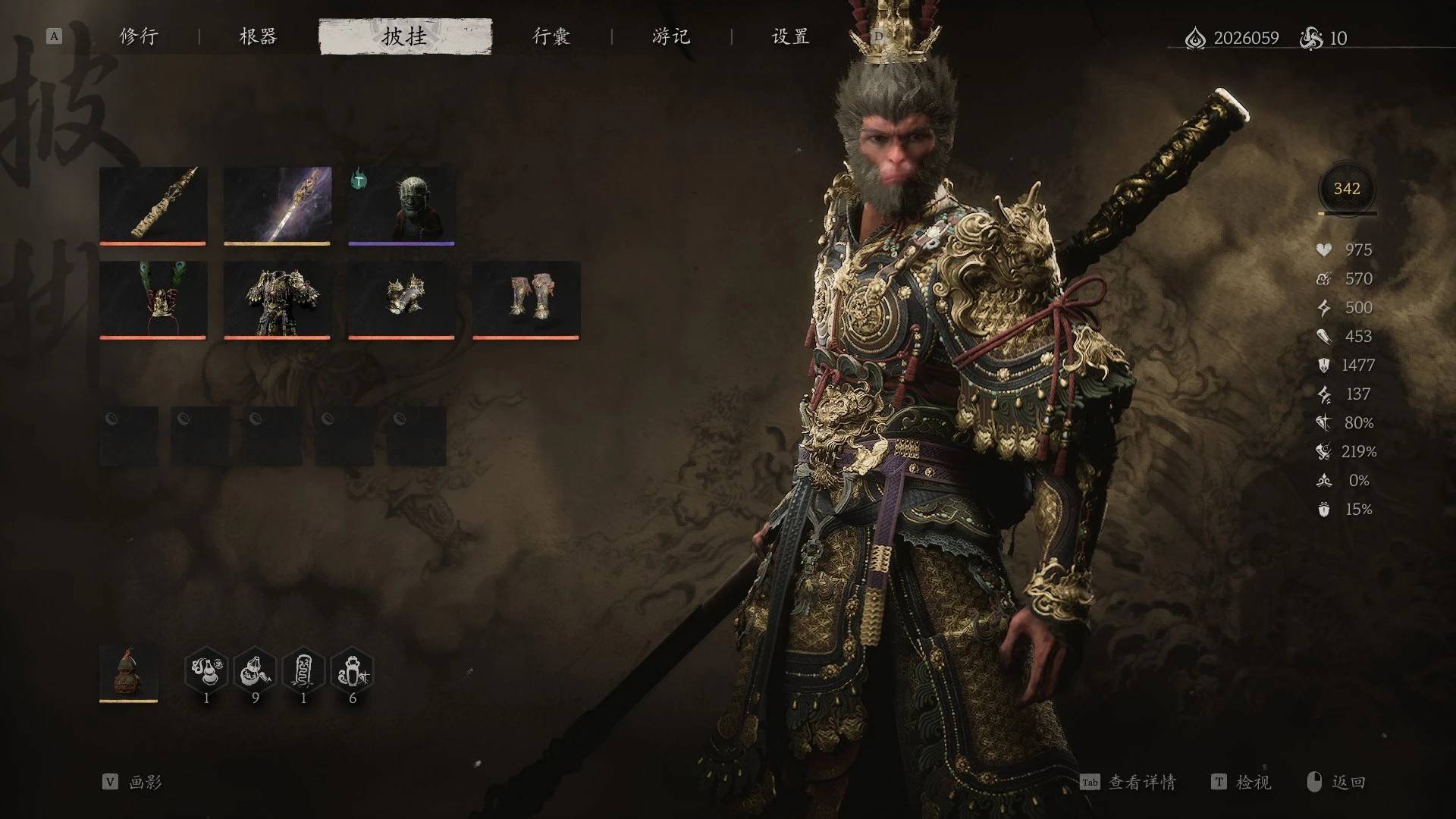Choose the glowing purple needle slot
This screenshot has width=1456, height=819.
277,205
